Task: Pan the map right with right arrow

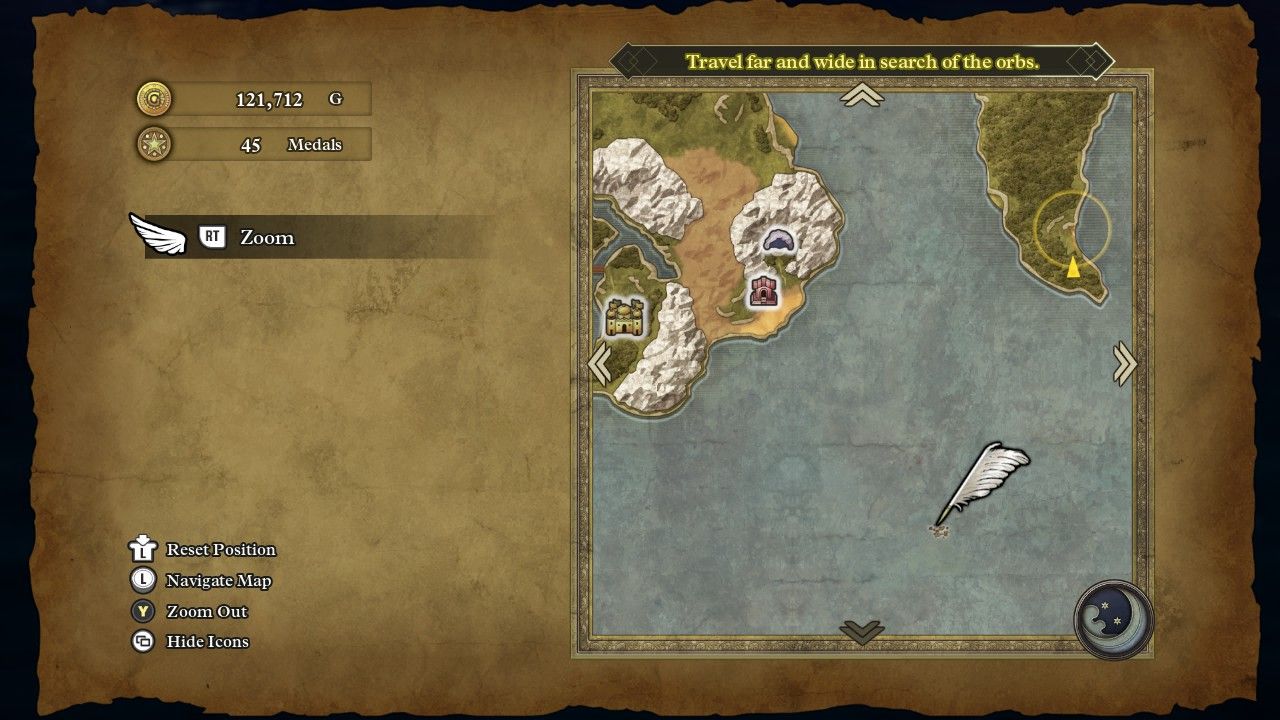Action: pos(1125,364)
